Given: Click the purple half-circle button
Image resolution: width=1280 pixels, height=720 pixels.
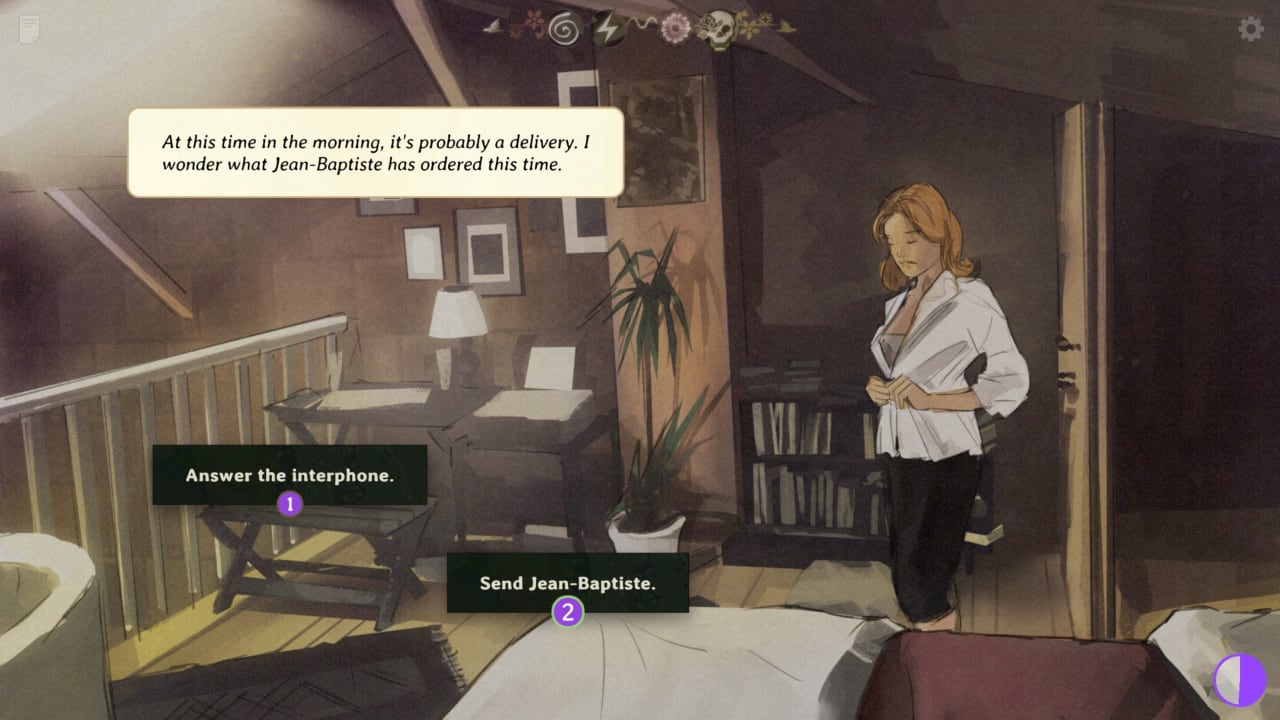Looking at the screenshot, I should (1238, 681).
